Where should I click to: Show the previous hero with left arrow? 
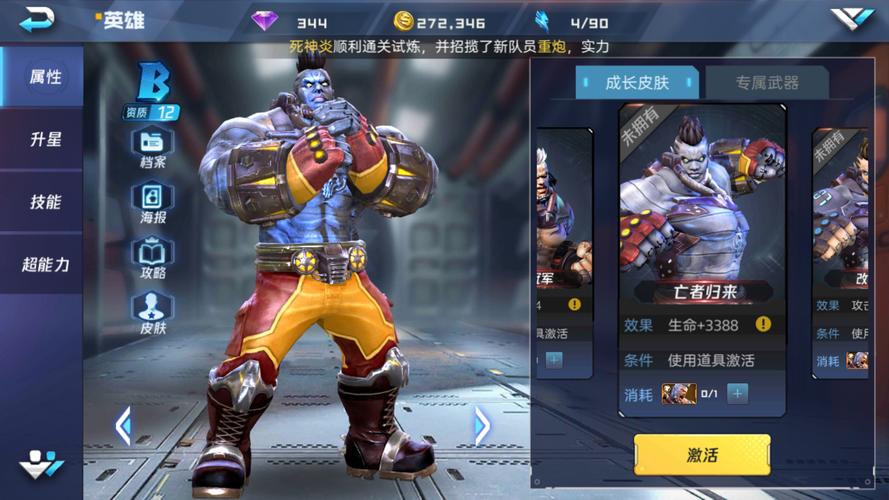123,426
